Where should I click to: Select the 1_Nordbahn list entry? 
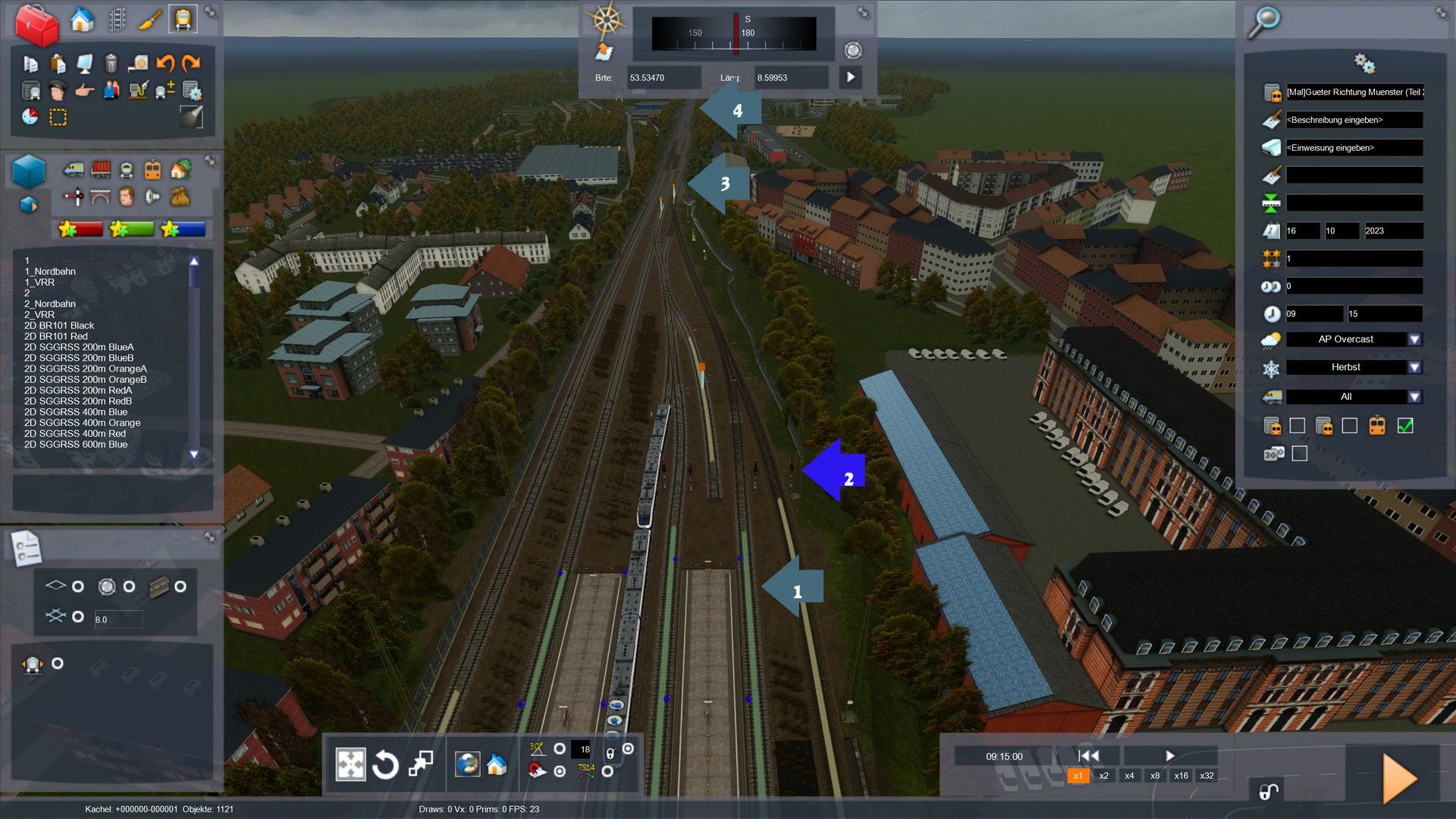point(50,271)
